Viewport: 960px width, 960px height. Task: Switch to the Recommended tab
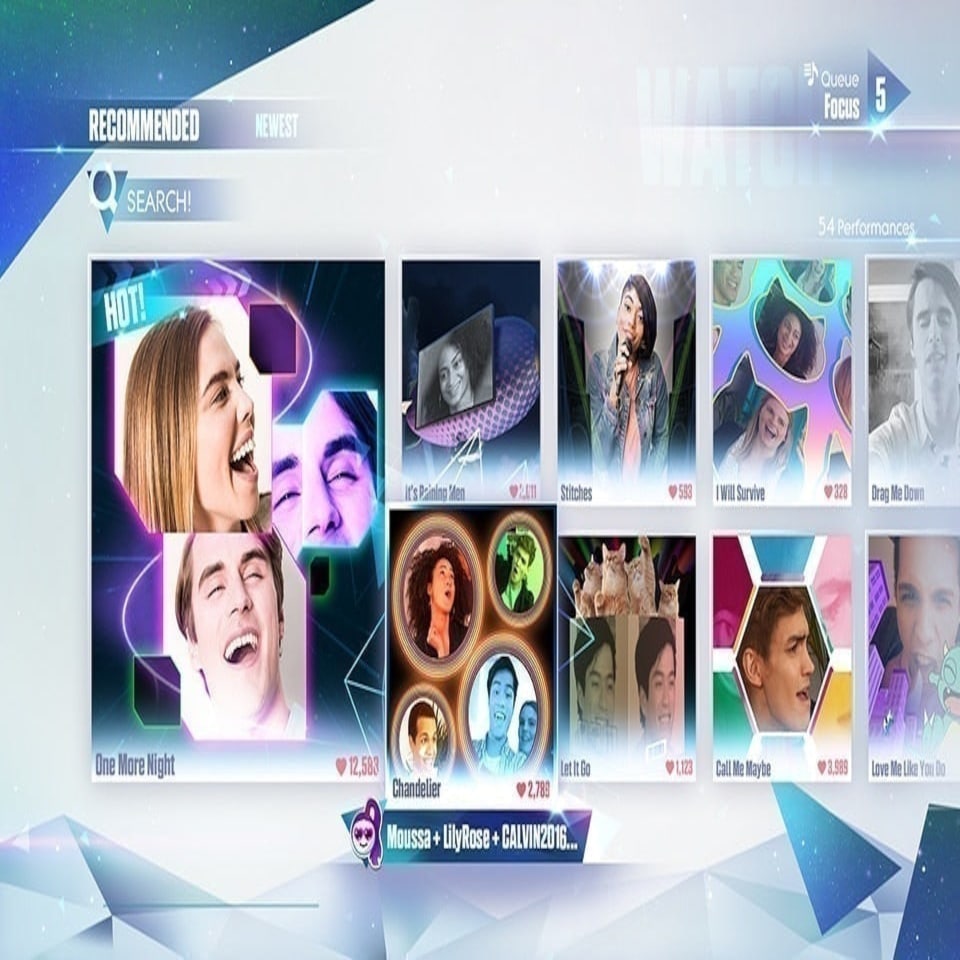coord(144,127)
